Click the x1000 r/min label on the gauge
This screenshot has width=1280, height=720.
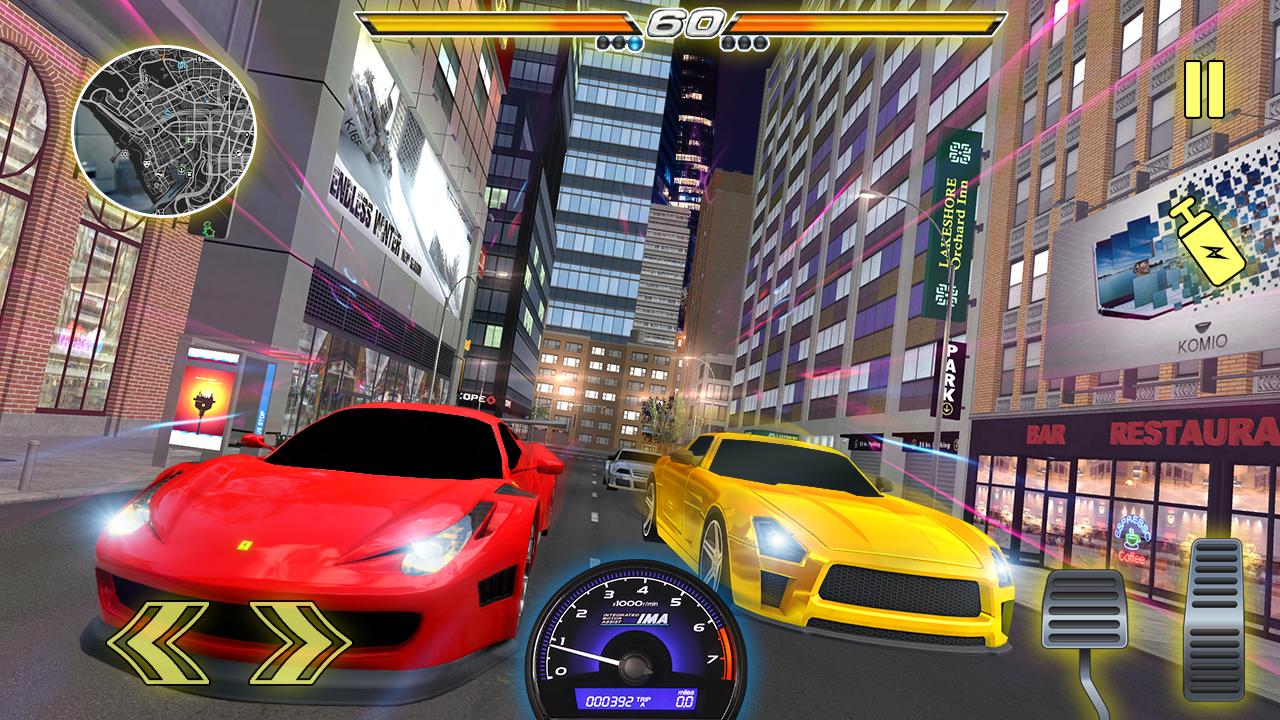pyautogui.click(x=636, y=603)
